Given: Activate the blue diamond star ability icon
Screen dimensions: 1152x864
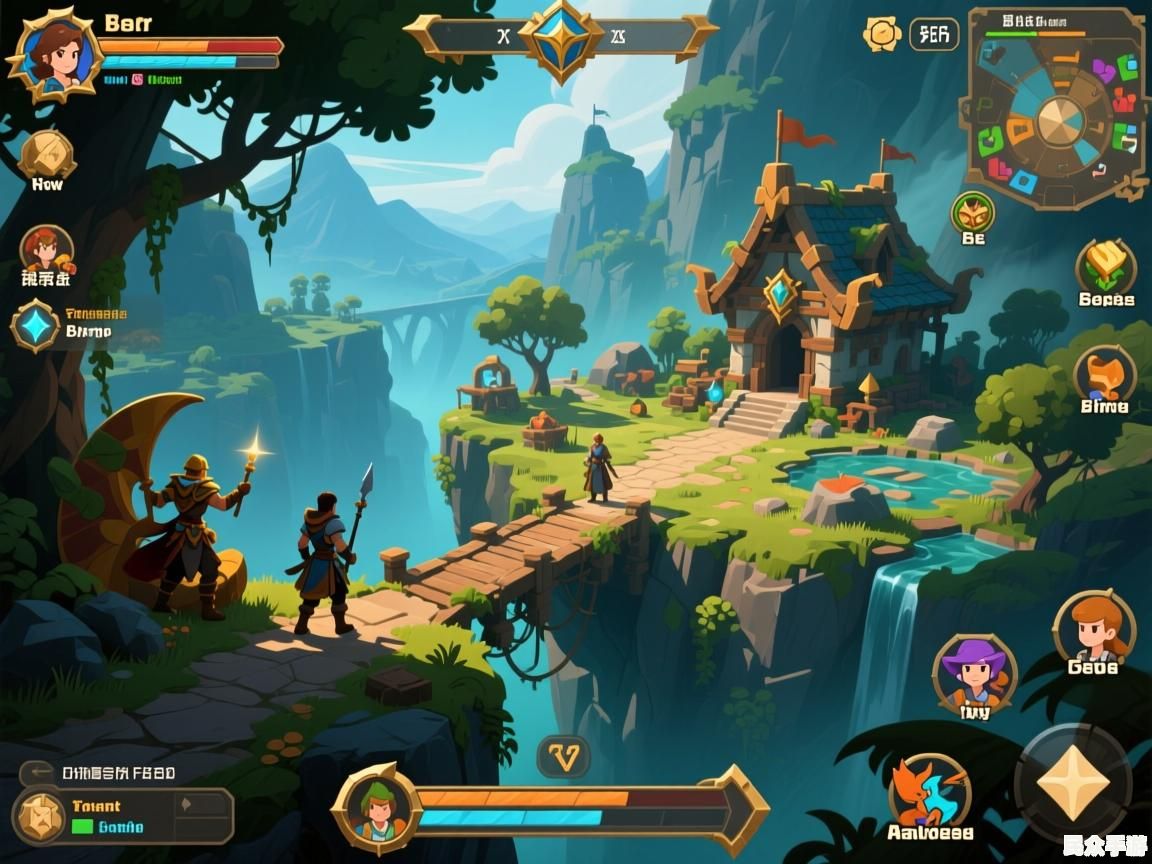Looking at the screenshot, I should pyautogui.click(x=36, y=326).
